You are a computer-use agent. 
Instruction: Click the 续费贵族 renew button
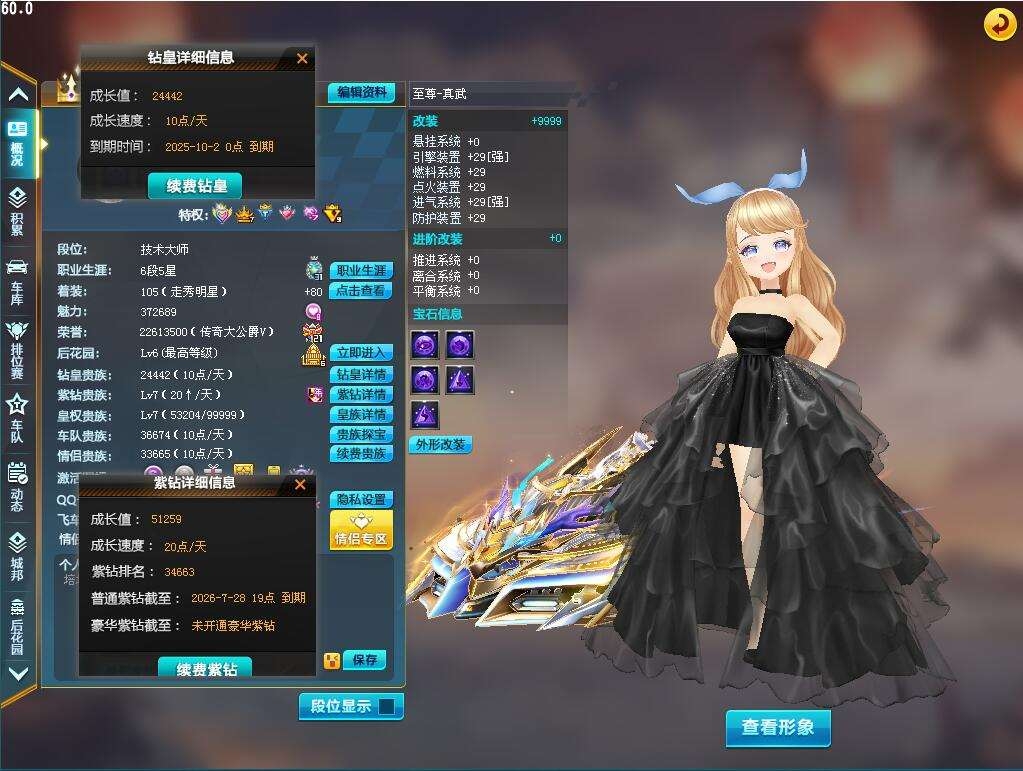click(x=360, y=454)
